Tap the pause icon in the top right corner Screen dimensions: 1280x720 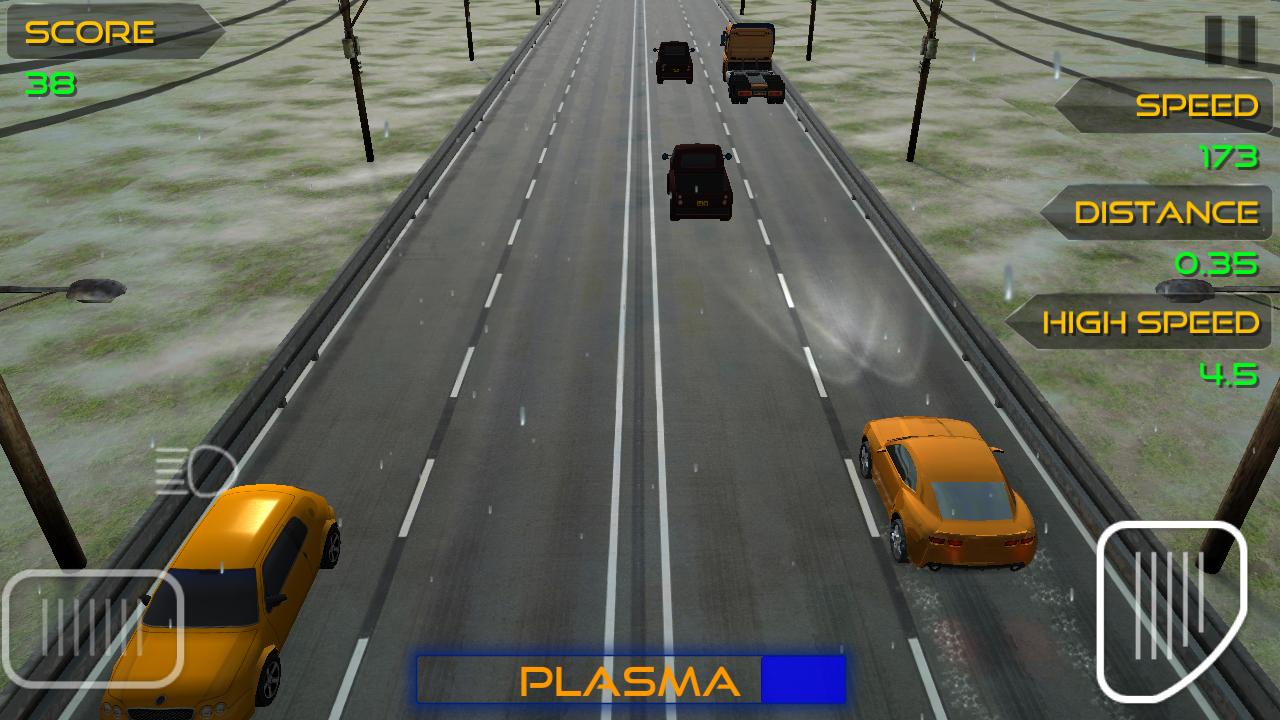pyautogui.click(x=1232, y=42)
